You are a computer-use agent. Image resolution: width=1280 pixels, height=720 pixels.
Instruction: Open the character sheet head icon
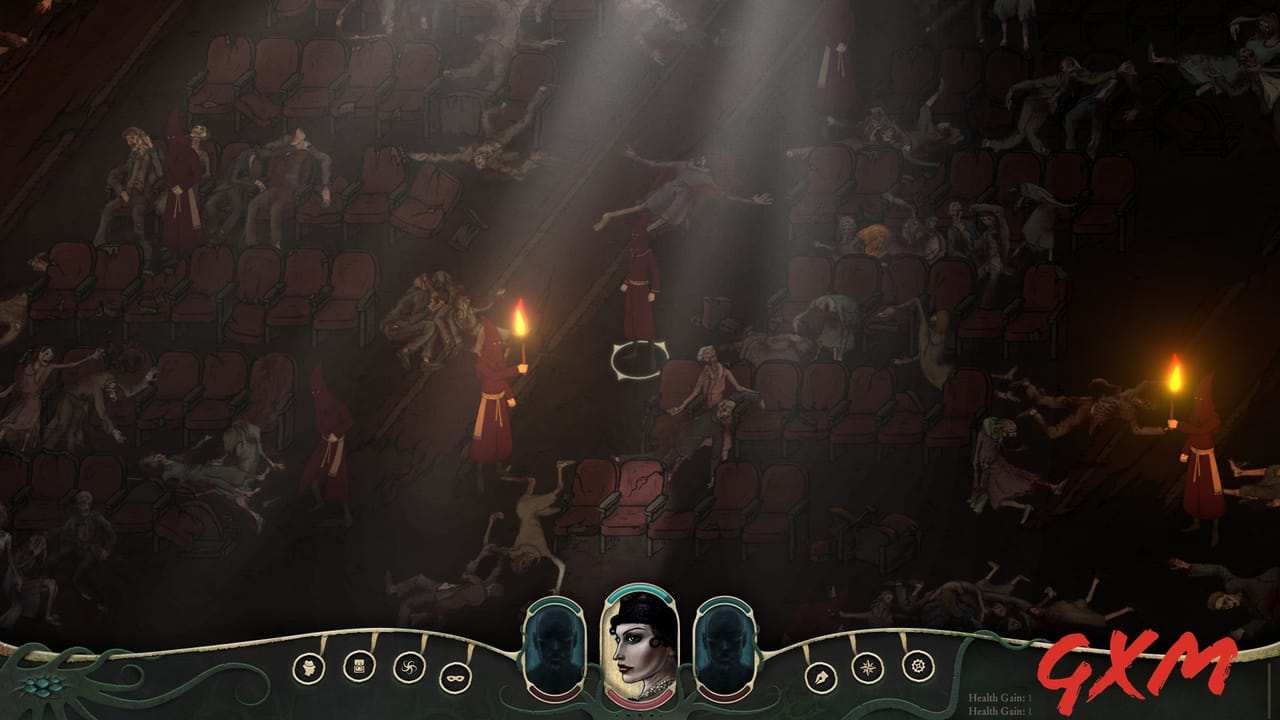(310, 668)
